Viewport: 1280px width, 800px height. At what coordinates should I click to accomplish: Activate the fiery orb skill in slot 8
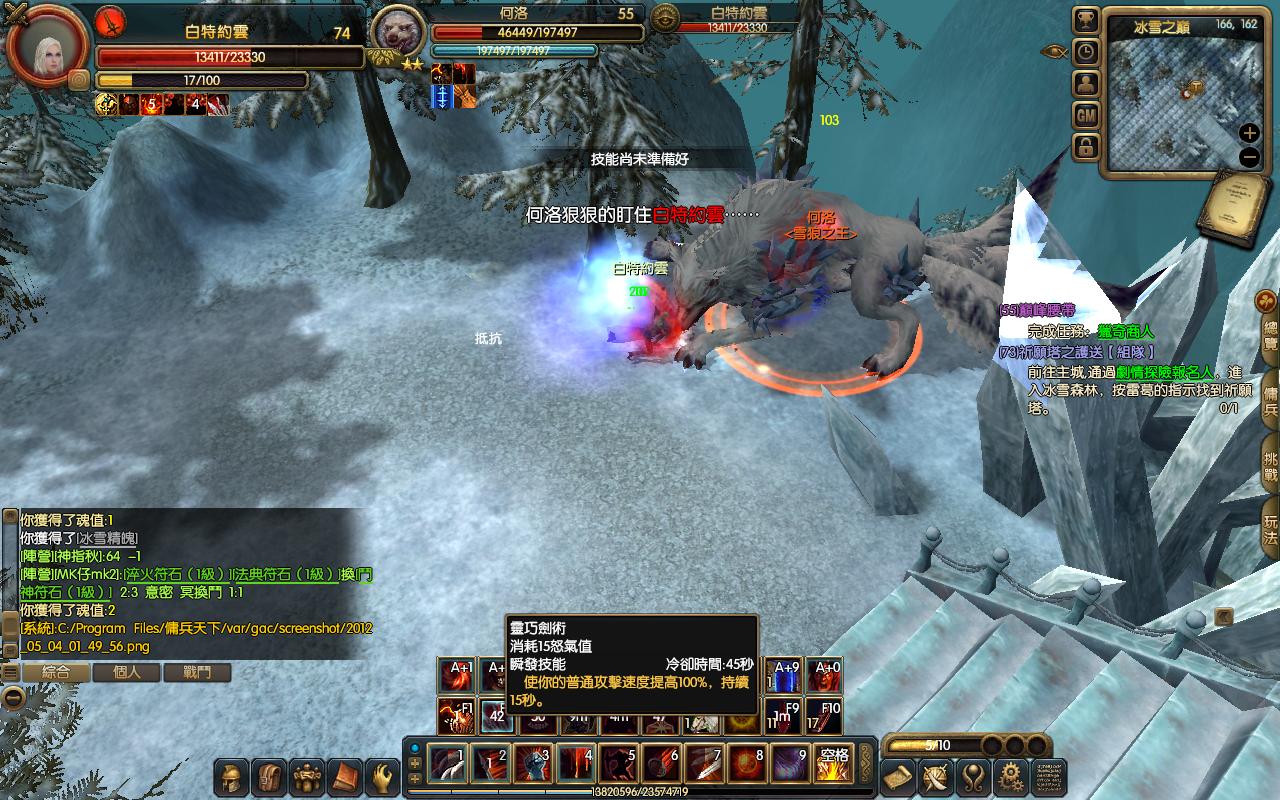tap(747, 765)
